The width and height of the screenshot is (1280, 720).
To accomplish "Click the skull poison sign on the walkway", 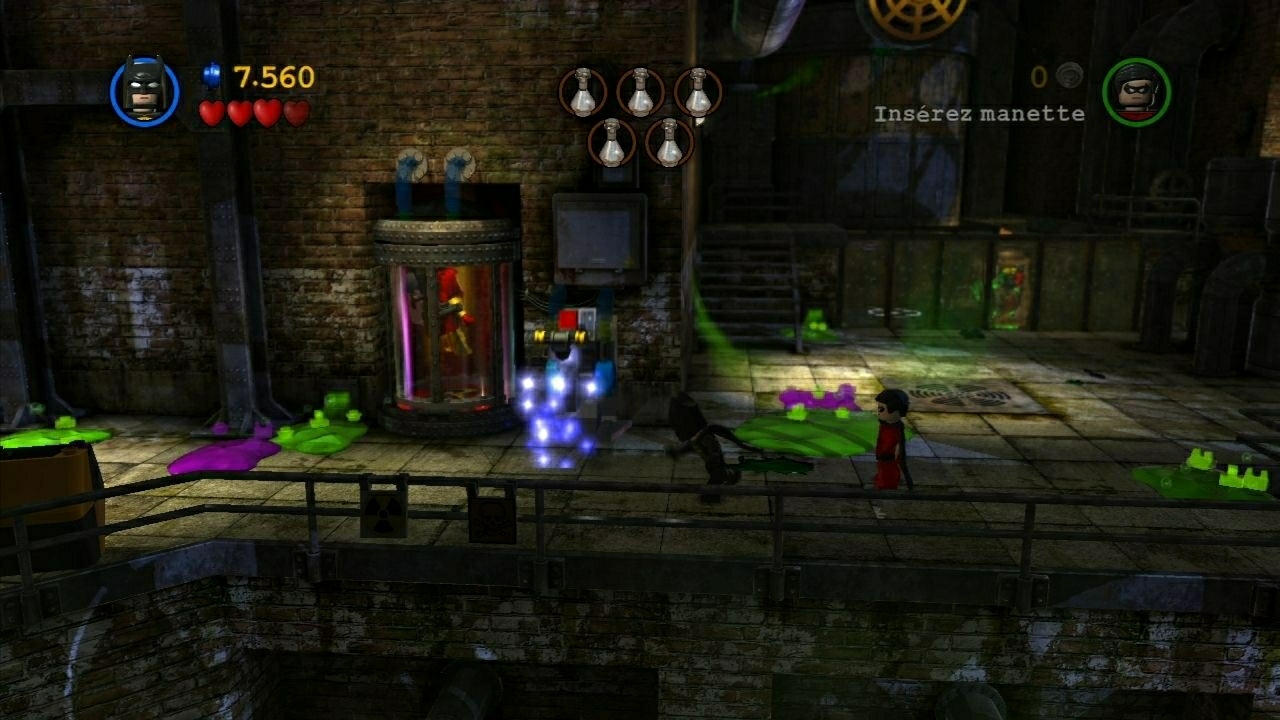I will coord(492,518).
